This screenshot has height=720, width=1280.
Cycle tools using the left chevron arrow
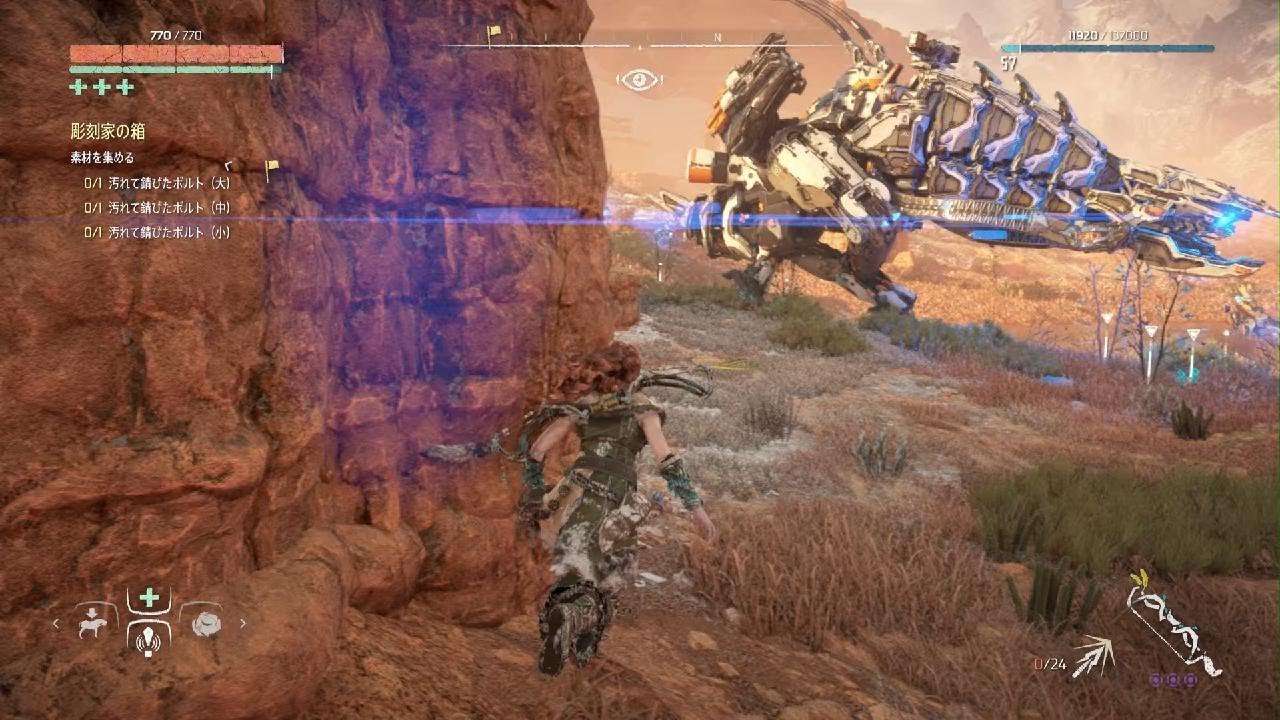coord(56,624)
